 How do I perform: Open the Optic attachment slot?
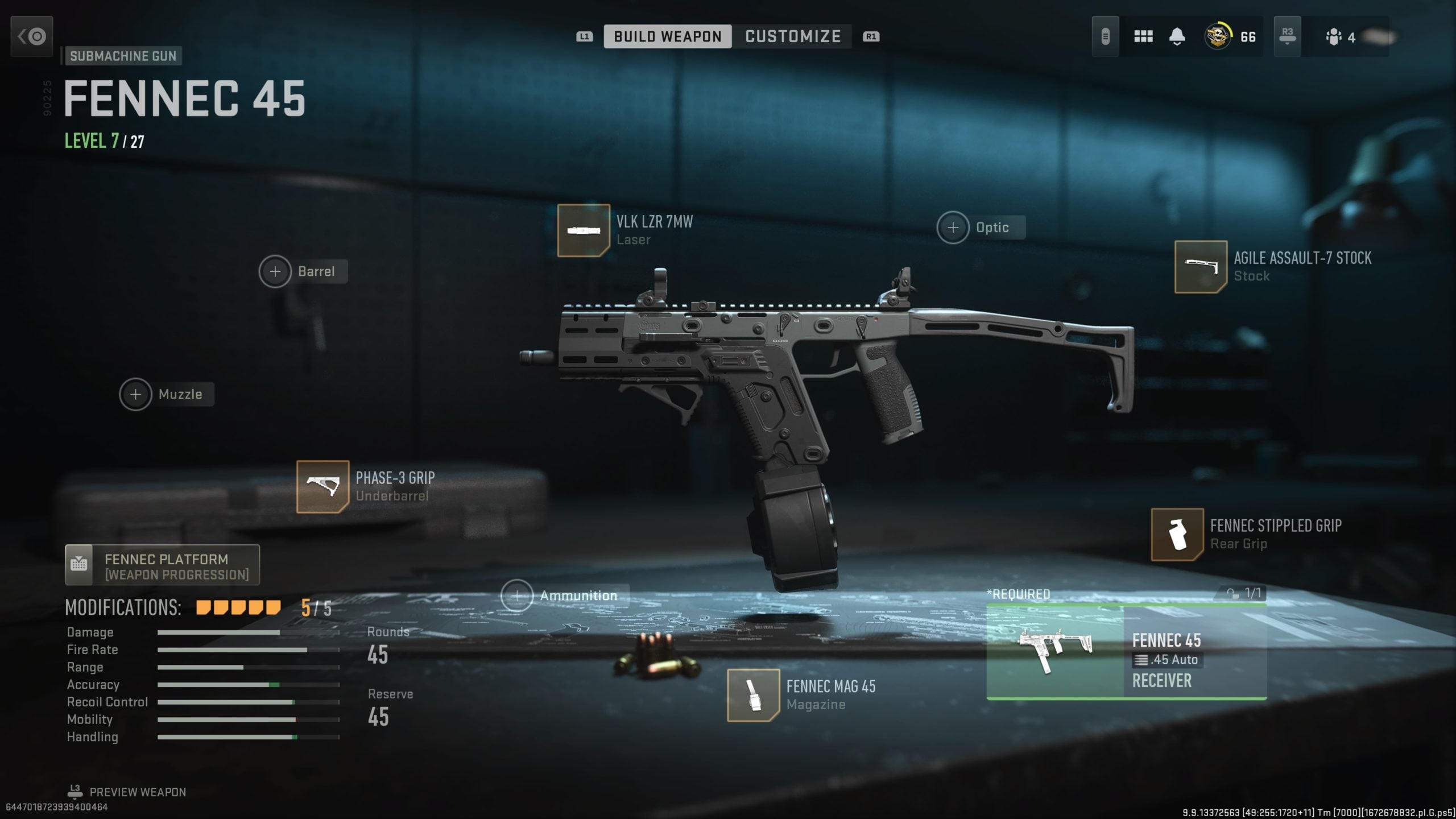tap(953, 227)
